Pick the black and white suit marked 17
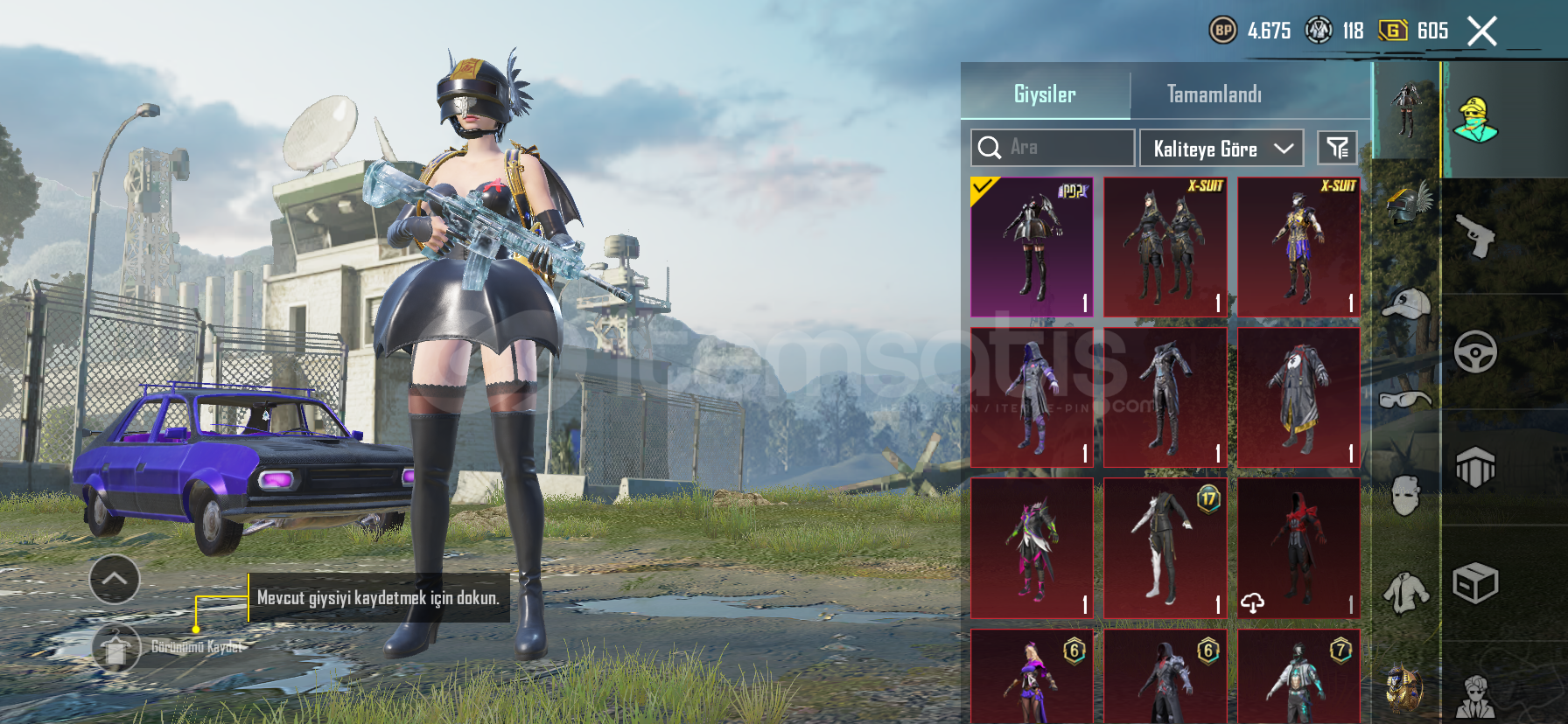Viewport: 1568px width, 724px height. click(x=1165, y=548)
